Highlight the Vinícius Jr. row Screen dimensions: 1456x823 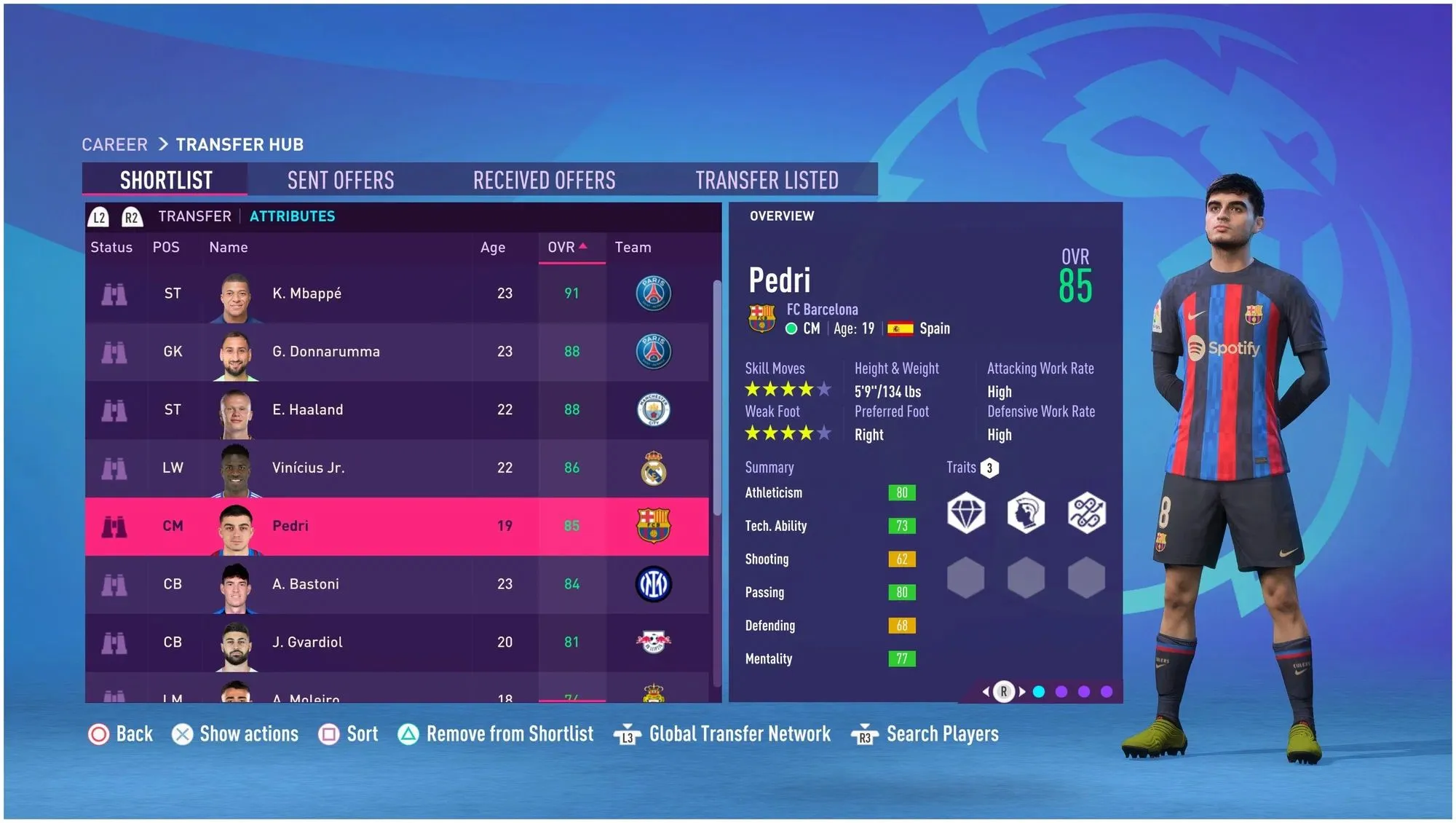tap(397, 468)
